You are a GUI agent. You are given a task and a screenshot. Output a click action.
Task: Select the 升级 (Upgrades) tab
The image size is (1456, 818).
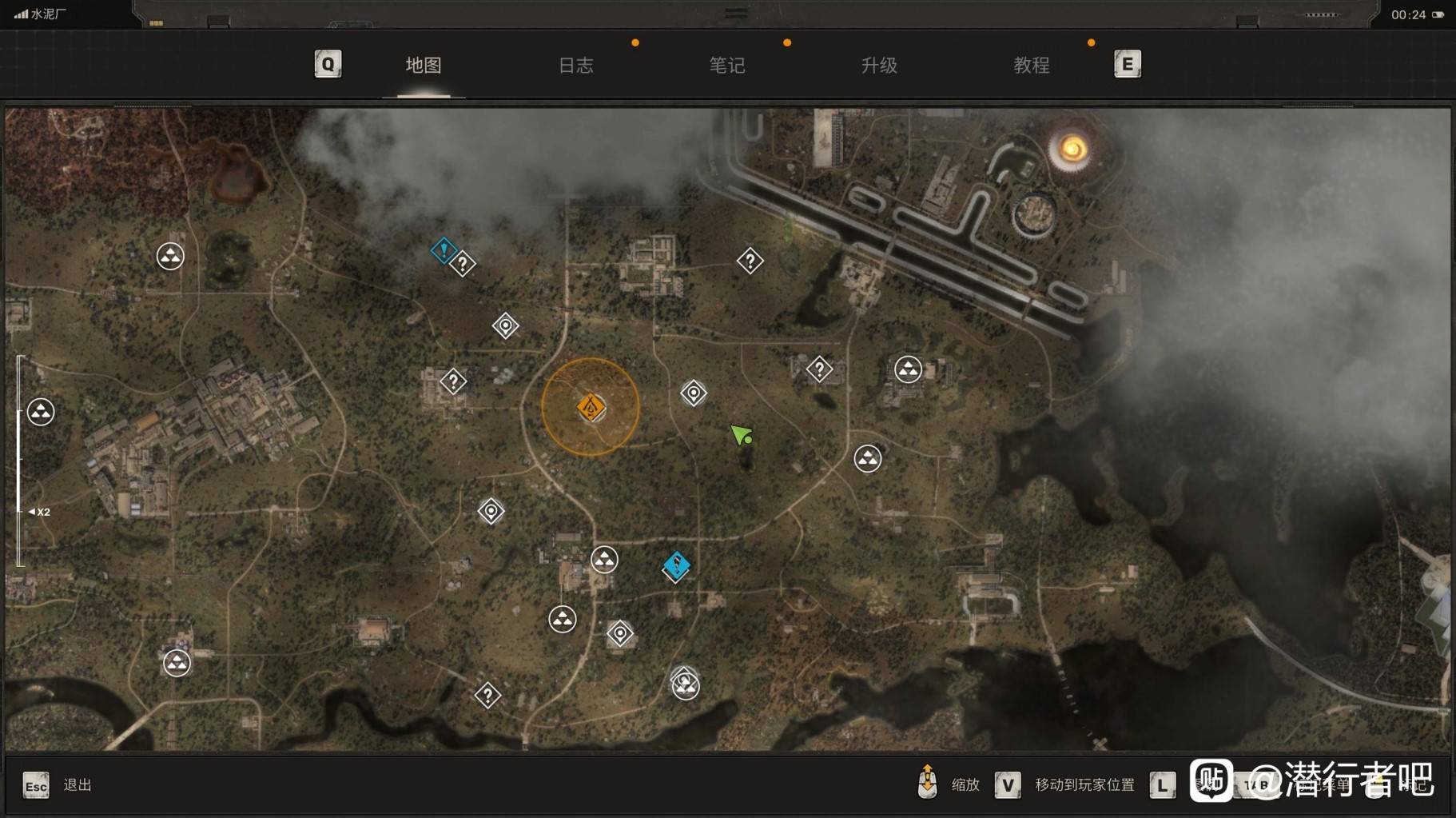(x=879, y=66)
